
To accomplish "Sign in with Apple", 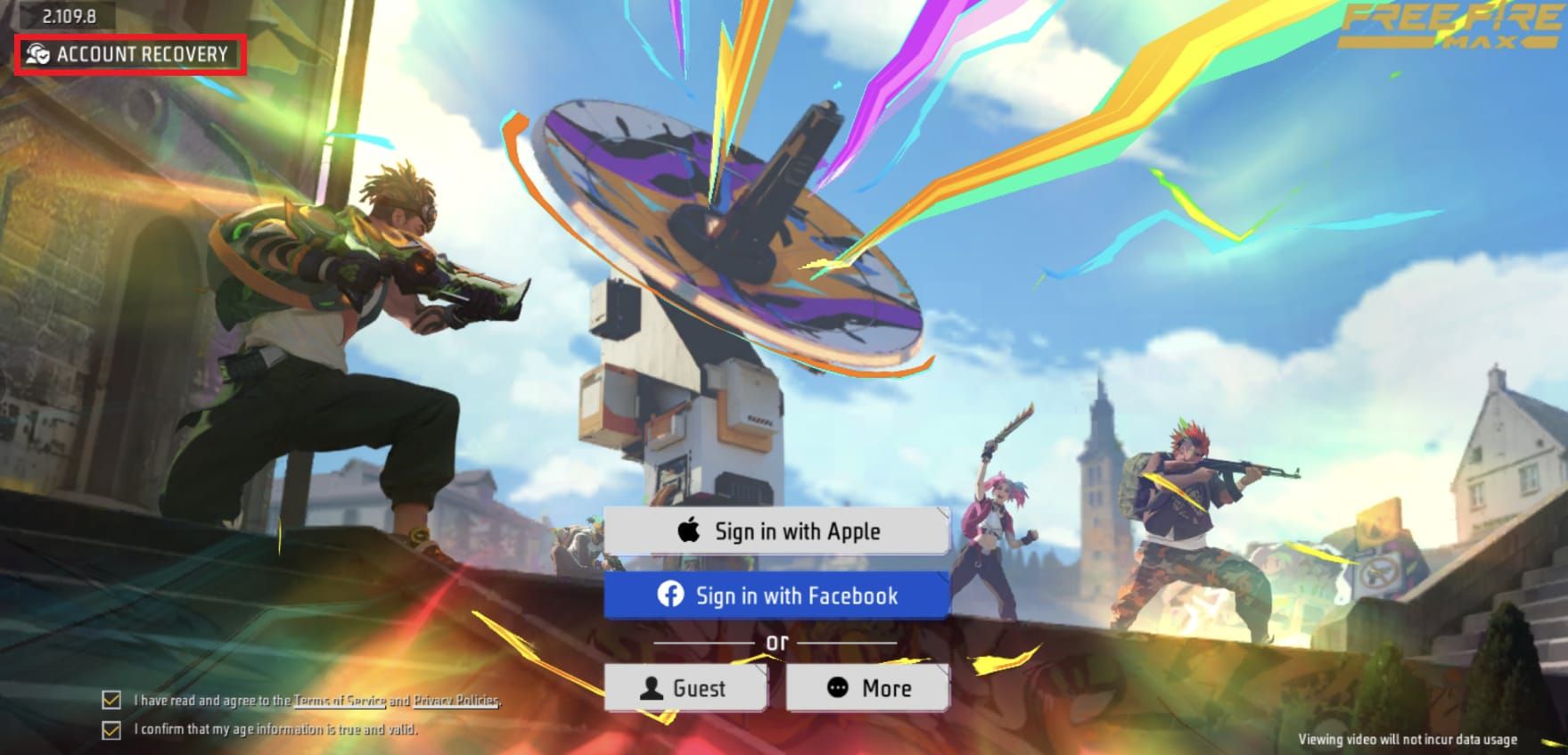I will [x=776, y=531].
